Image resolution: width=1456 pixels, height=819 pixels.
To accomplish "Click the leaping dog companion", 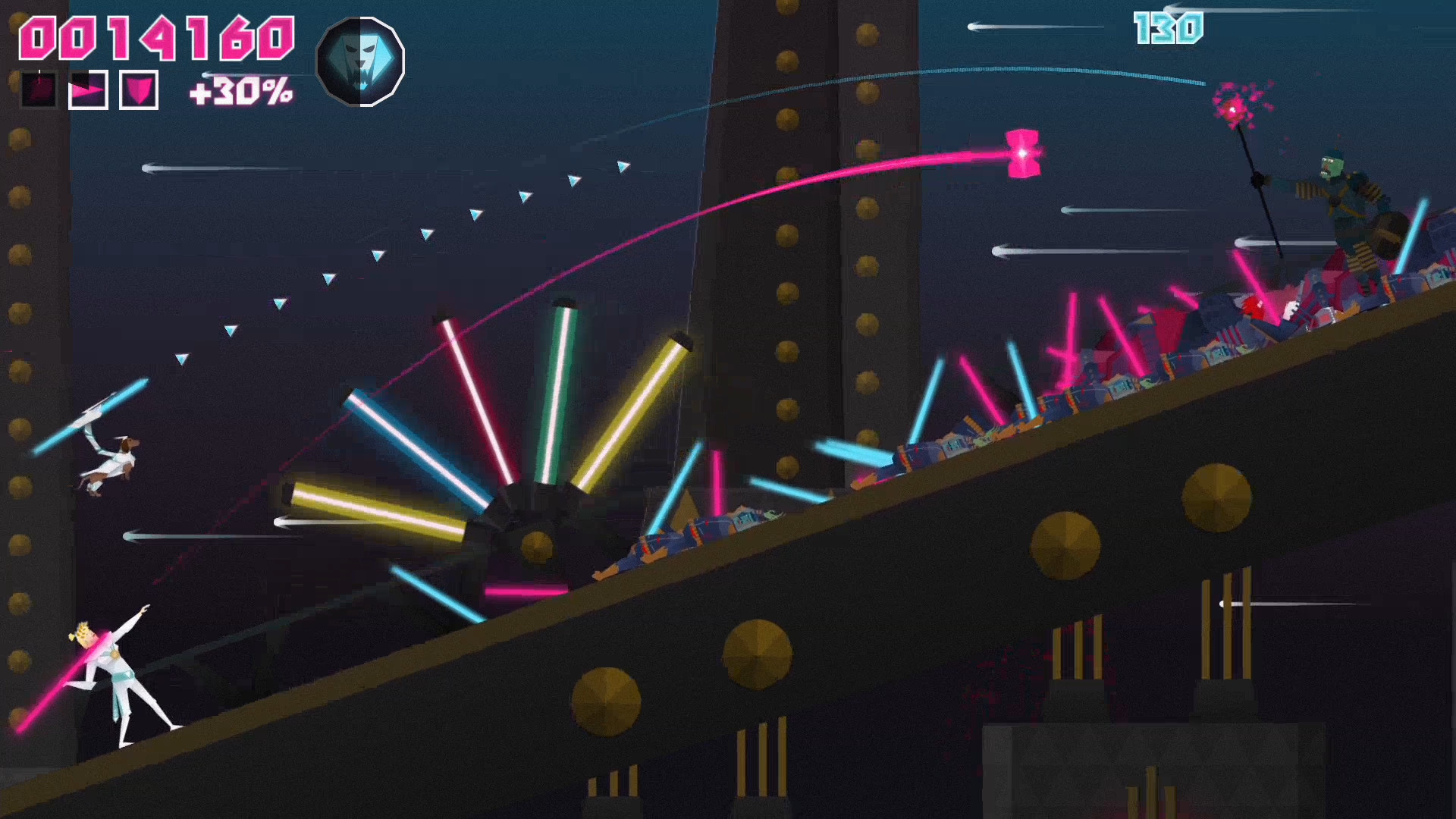I will click(x=112, y=463).
